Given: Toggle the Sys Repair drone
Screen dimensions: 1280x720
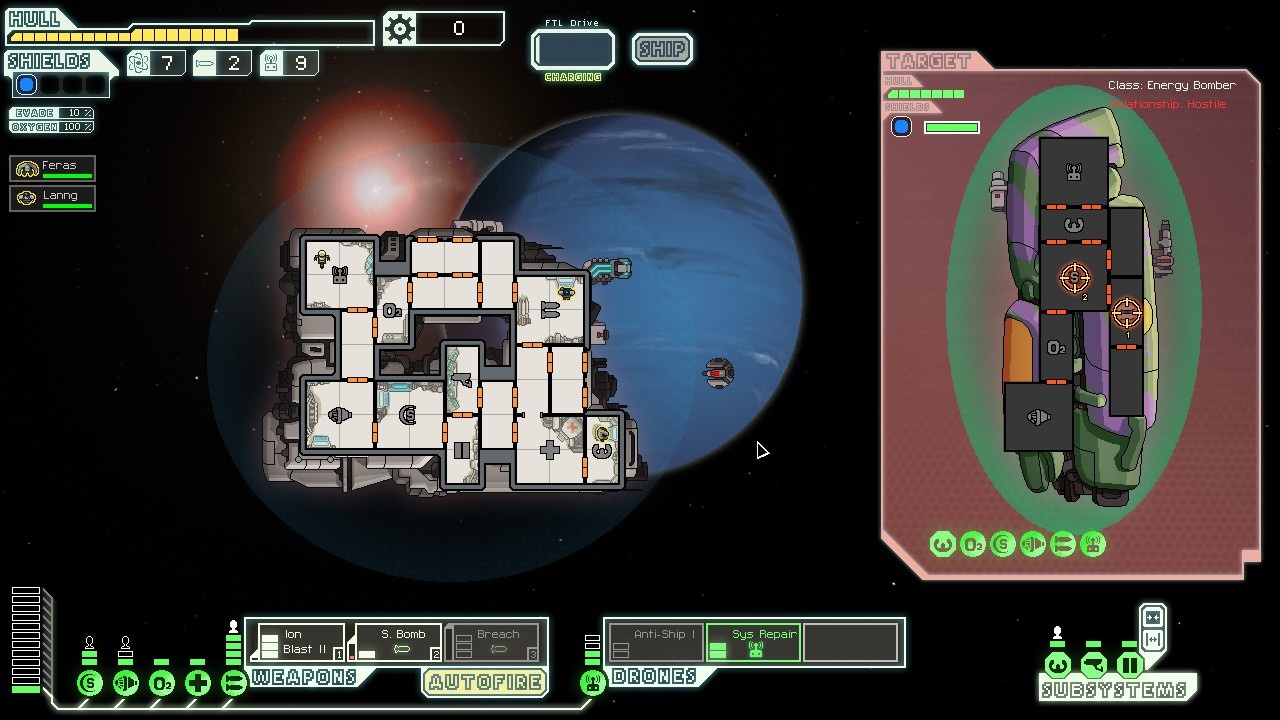Looking at the screenshot, I should tap(754, 642).
